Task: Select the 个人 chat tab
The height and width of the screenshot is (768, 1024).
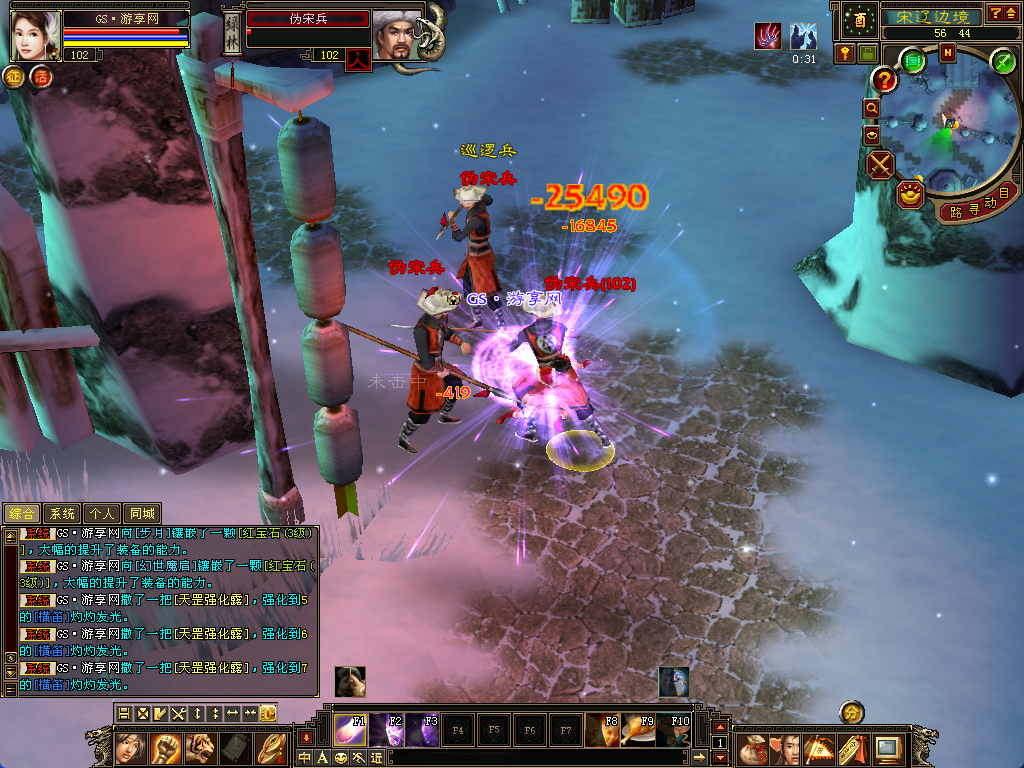Action: click(102, 513)
